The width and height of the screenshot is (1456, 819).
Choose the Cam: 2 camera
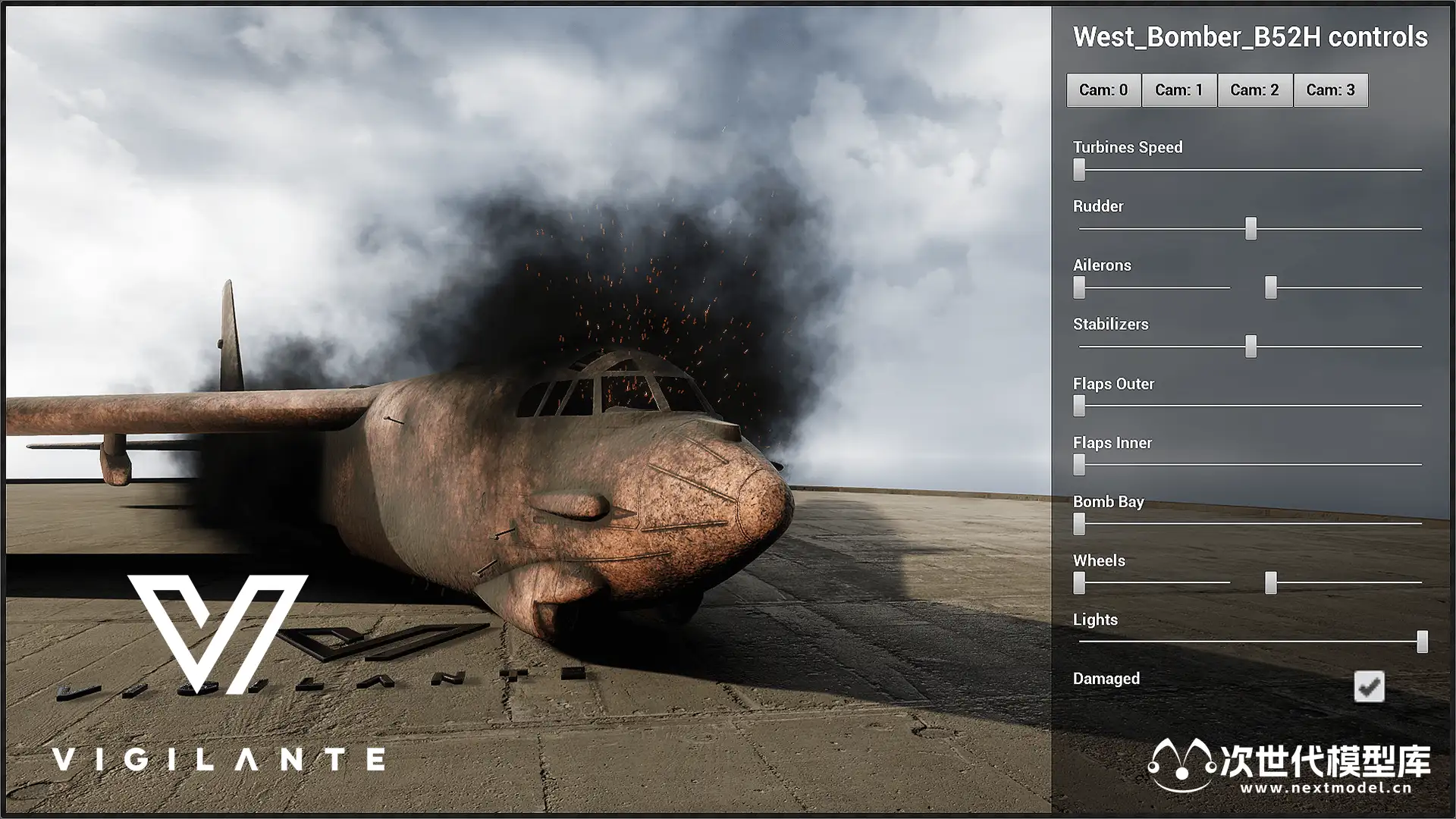[x=1254, y=90]
